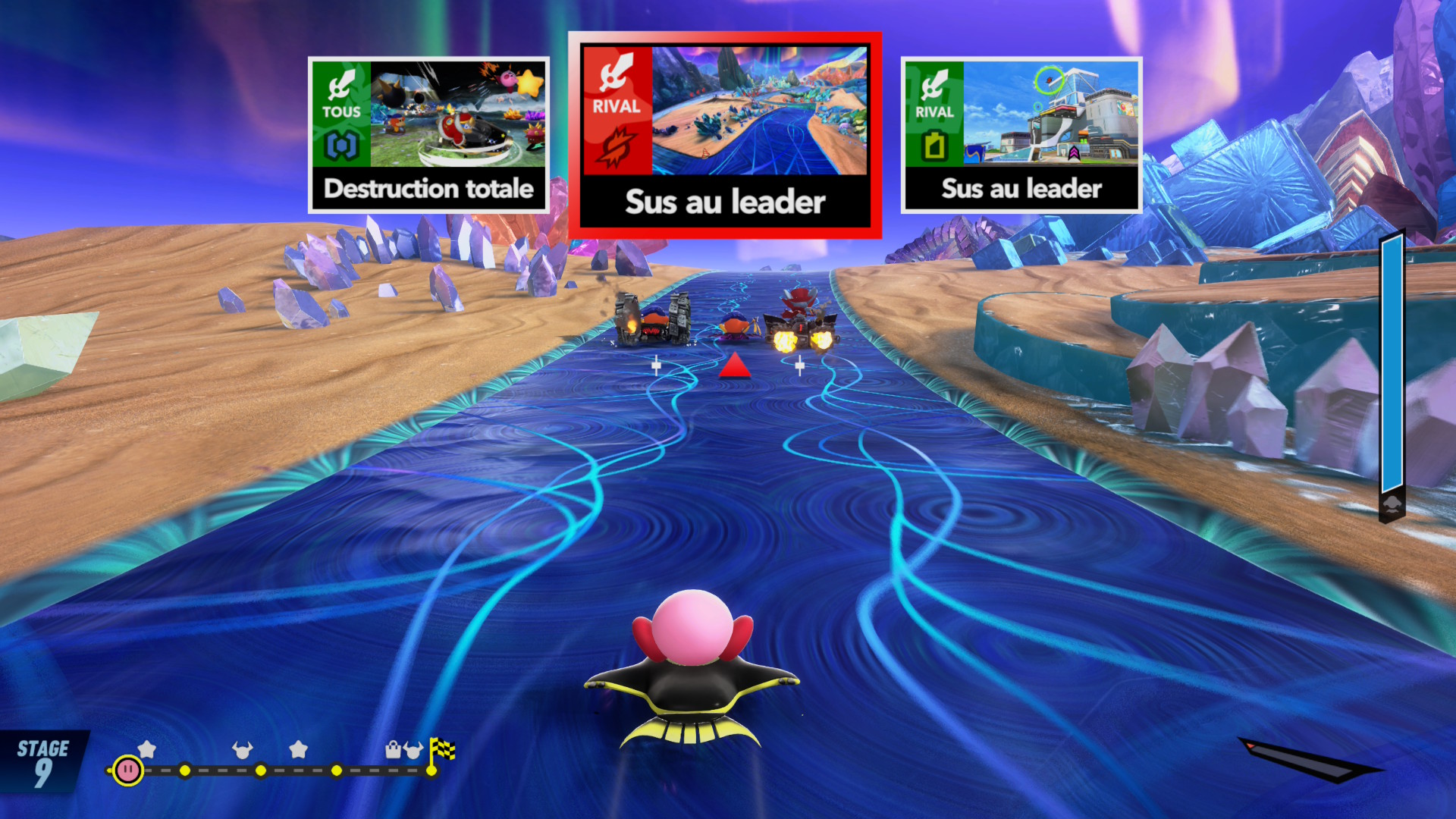The image size is (1456, 819).
Task: Choose the Destruction totale challenge card
Action: (x=428, y=135)
